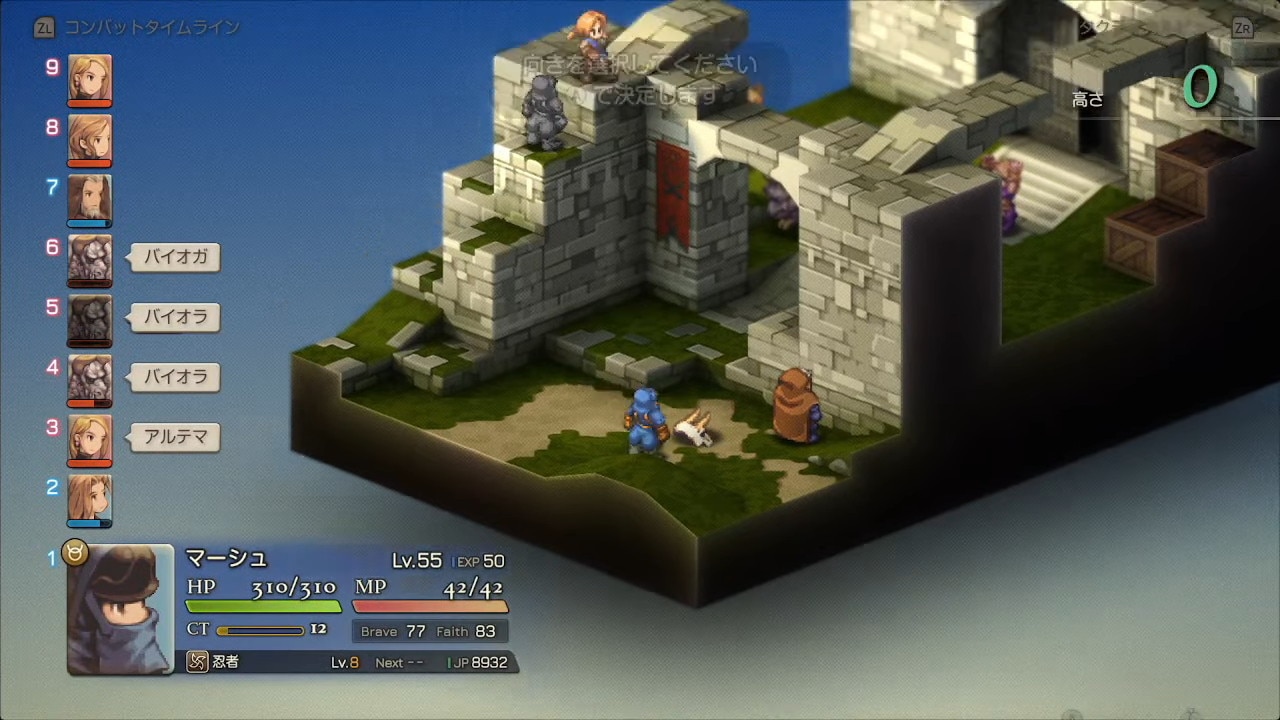Select the turn 5 monster portrait
The width and height of the screenshot is (1280, 720).
[x=90, y=320]
